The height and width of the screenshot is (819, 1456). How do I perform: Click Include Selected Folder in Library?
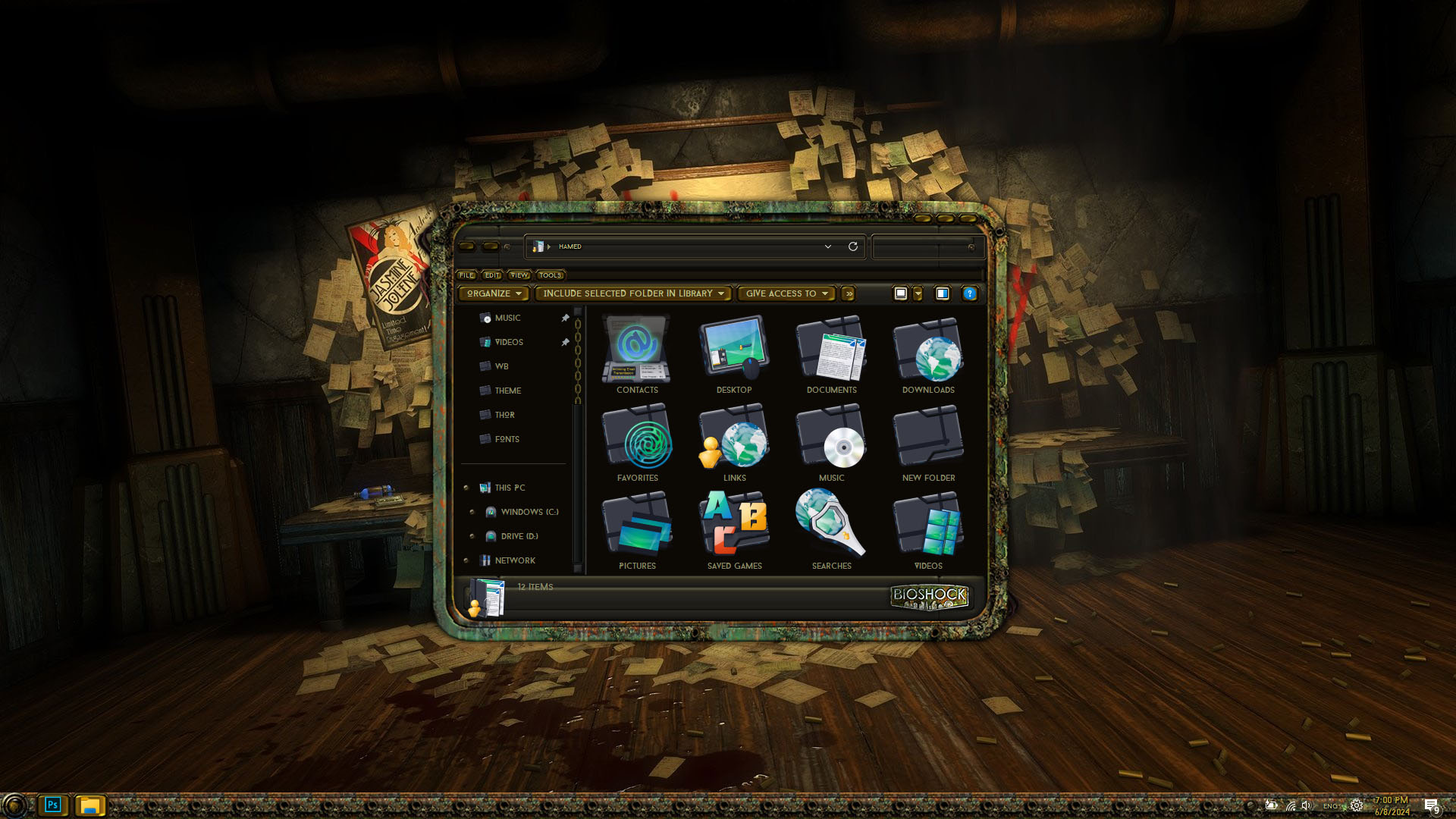click(x=633, y=293)
